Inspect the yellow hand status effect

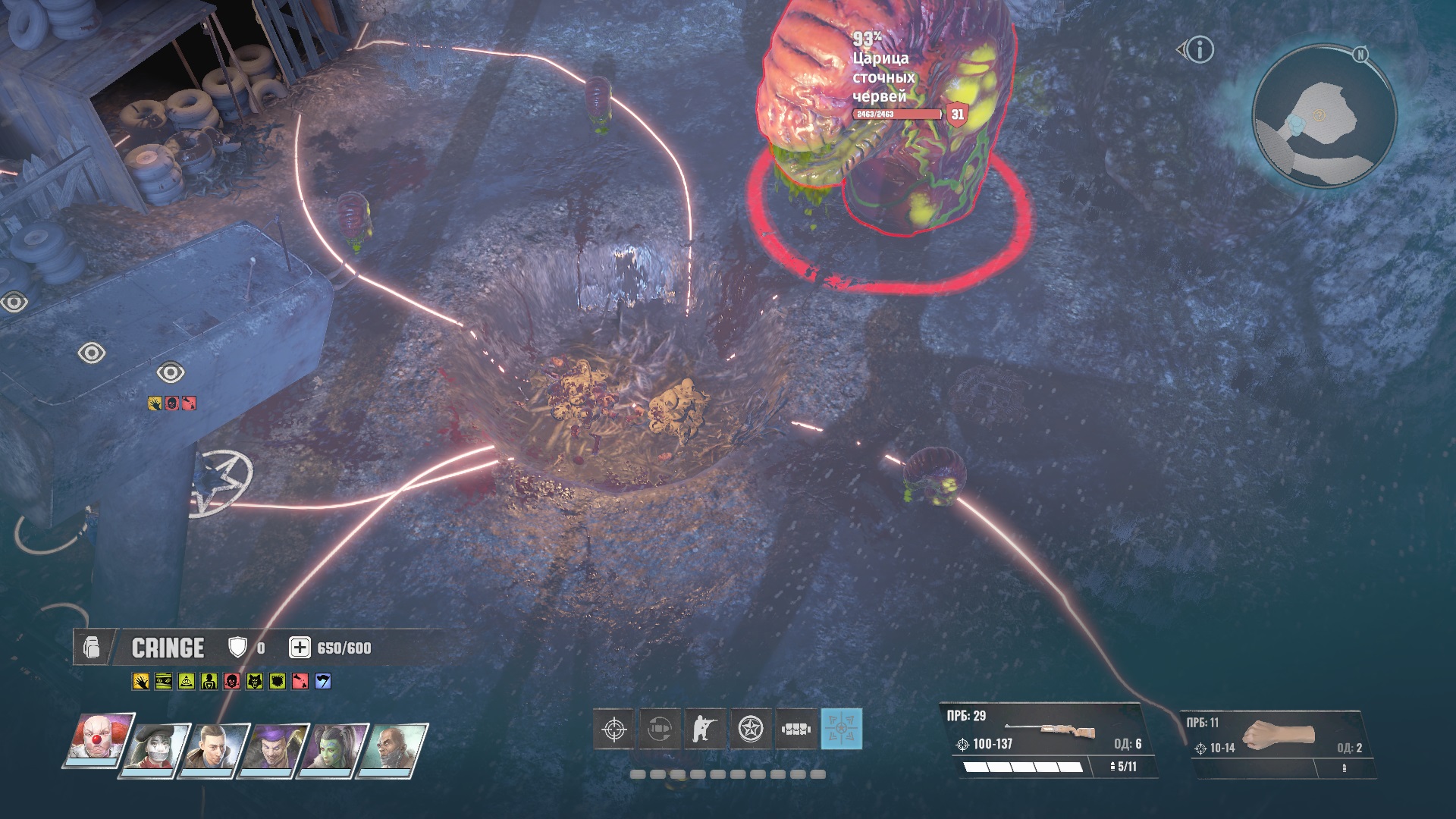tap(140, 682)
